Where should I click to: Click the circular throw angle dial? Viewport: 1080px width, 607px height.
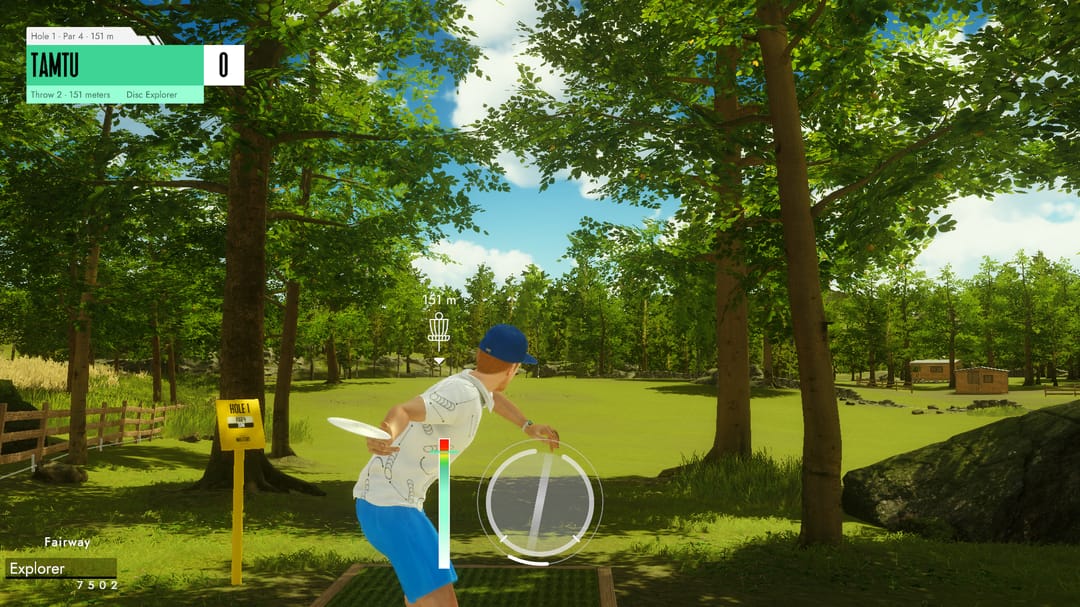(540, 501)
